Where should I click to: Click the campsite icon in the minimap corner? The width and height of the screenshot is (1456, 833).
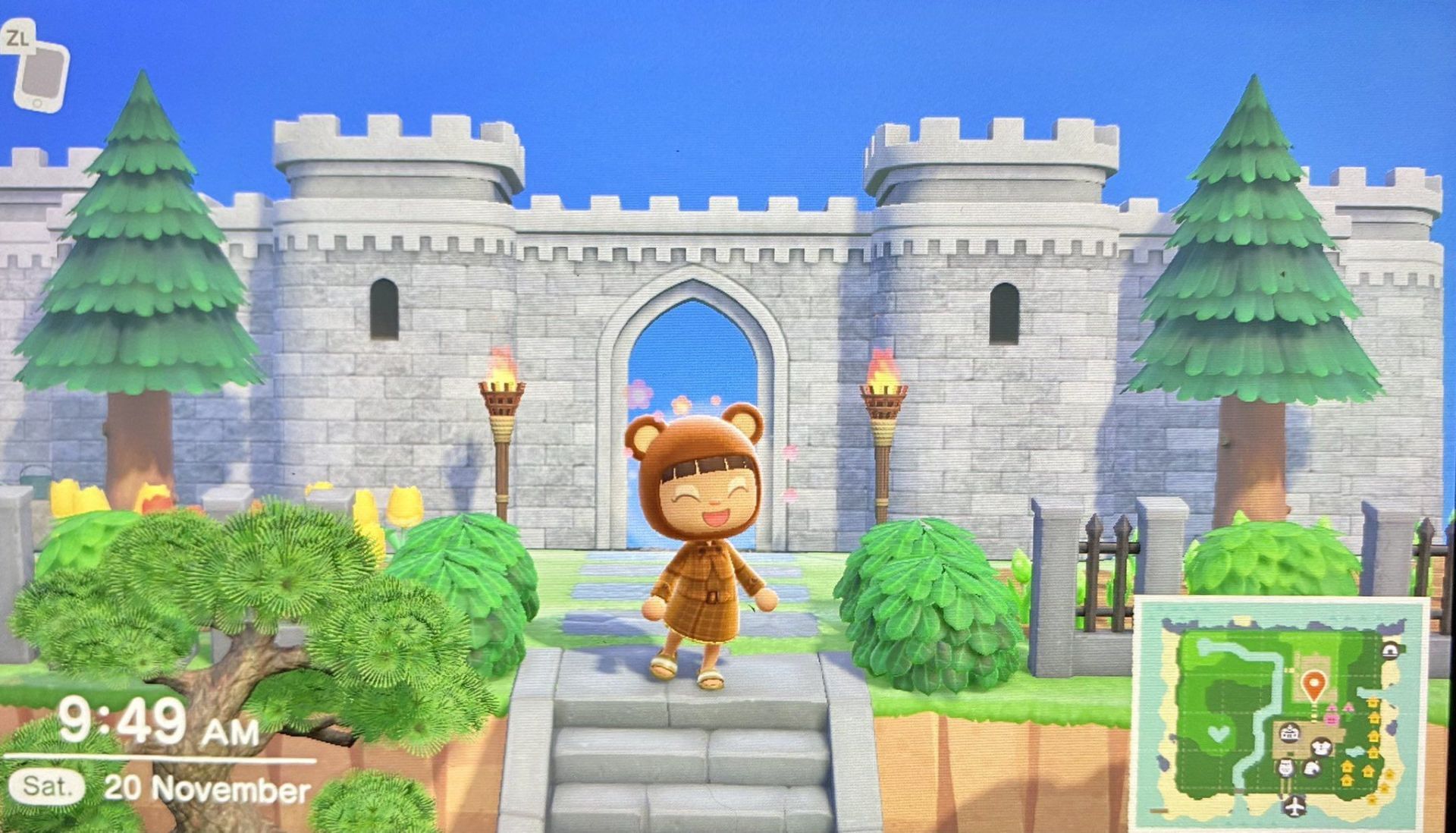point(1389,650)
